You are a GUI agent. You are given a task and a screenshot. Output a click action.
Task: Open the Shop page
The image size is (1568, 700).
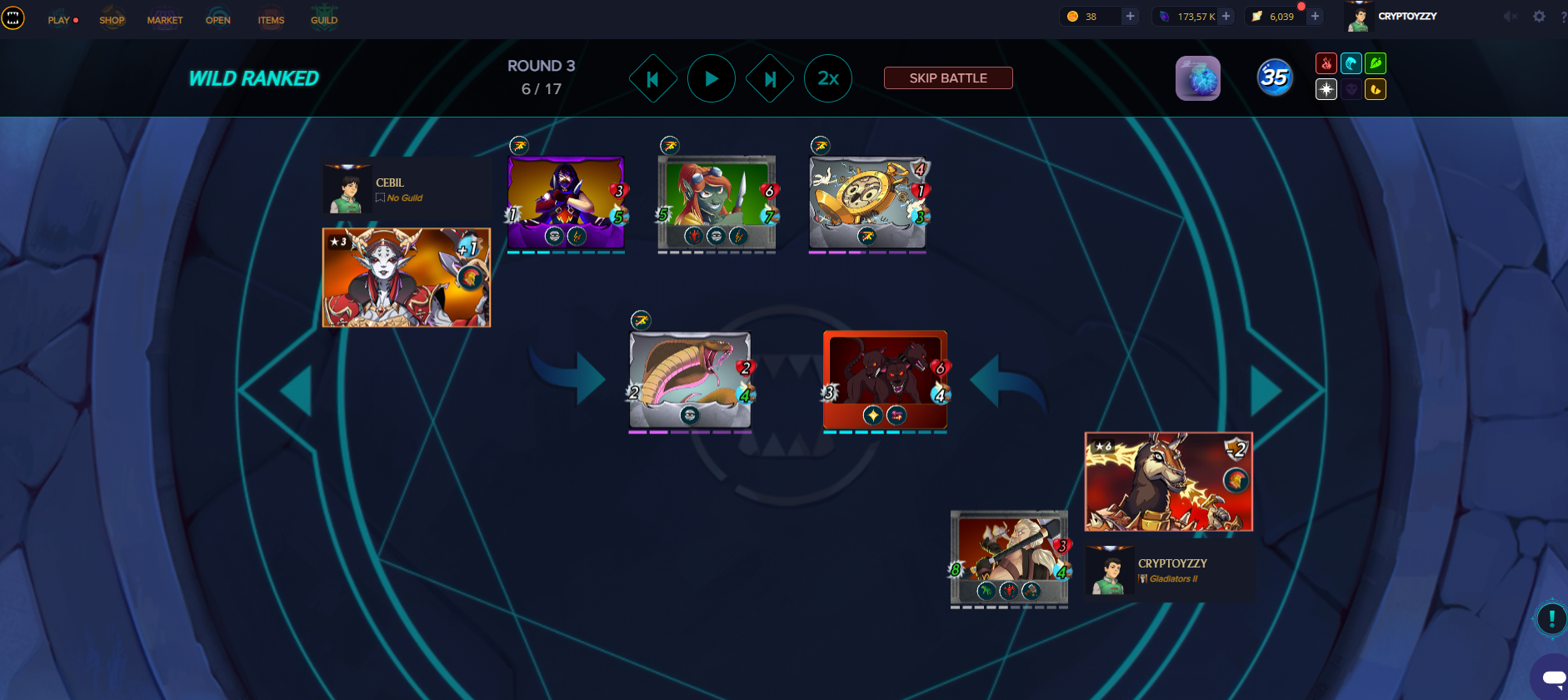click(x=112, y=20)
